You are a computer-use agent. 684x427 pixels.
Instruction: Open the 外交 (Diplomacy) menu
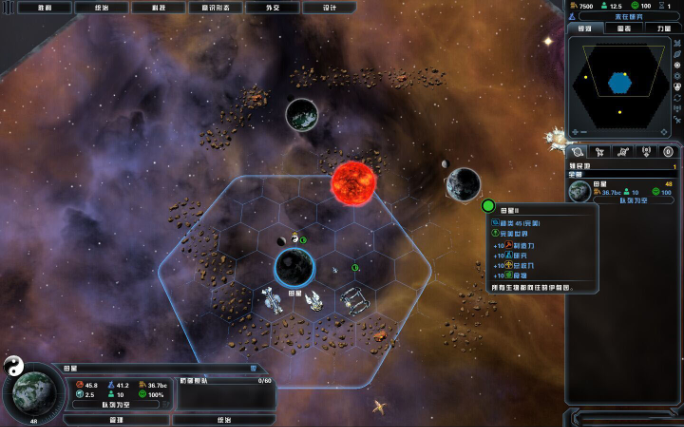[271, 7]
